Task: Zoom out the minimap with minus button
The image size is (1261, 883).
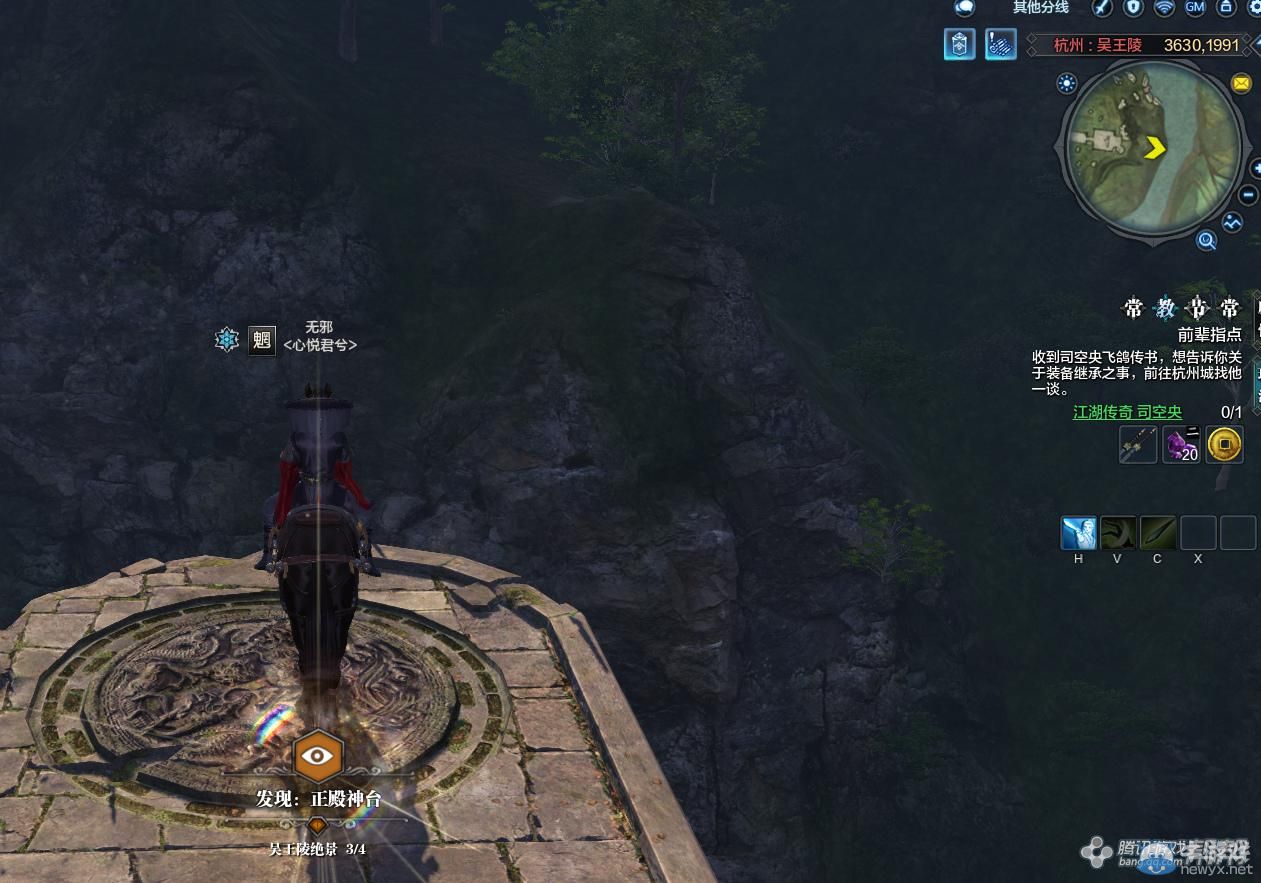Action: pos(1249,195)
